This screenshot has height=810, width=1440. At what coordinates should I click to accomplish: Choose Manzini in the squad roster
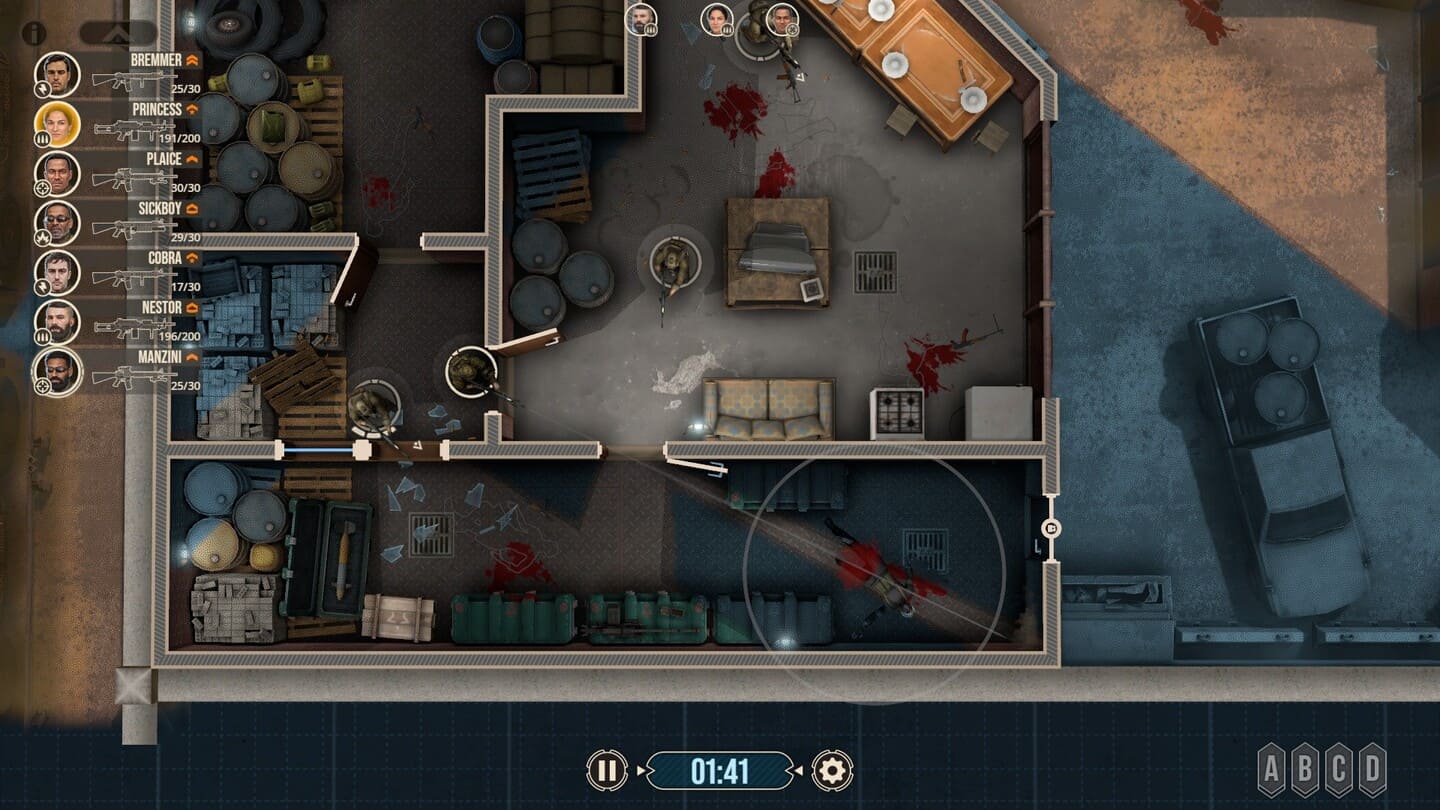[57, 372]
